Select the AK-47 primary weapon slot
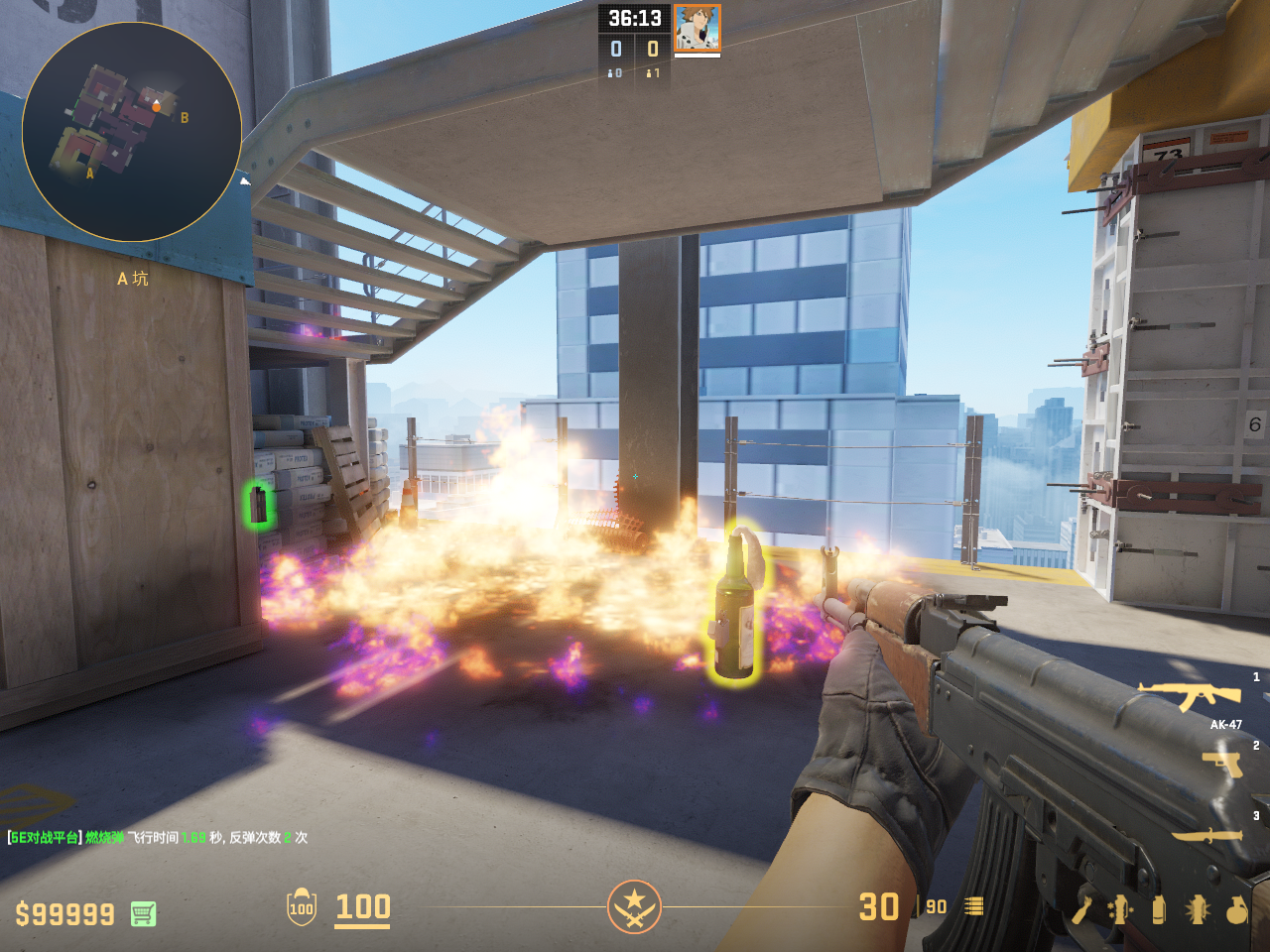The height and width of the screenshot is (952, 1270). (1189, 695)
